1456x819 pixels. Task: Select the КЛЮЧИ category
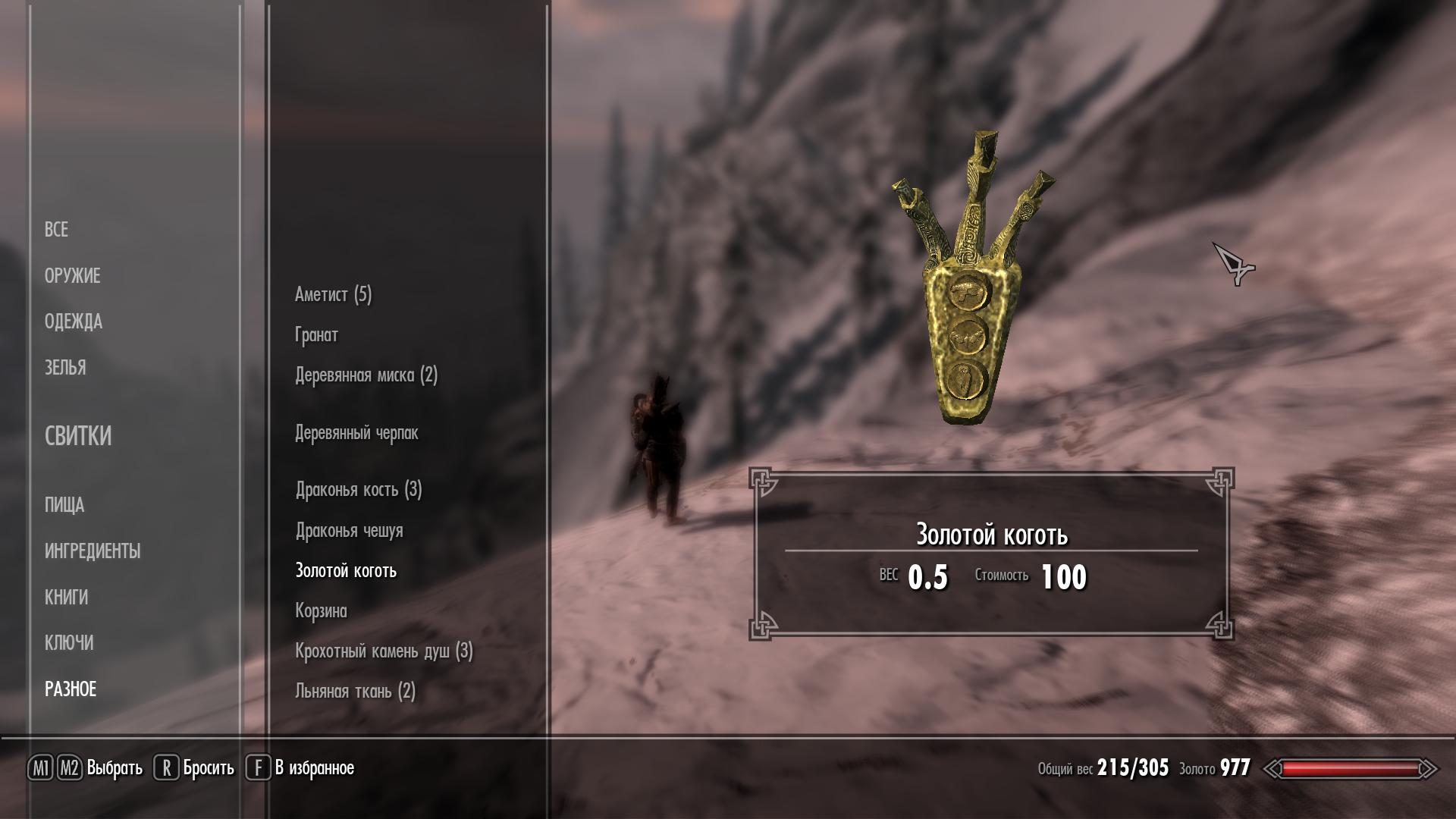click(x=69, y=643)
